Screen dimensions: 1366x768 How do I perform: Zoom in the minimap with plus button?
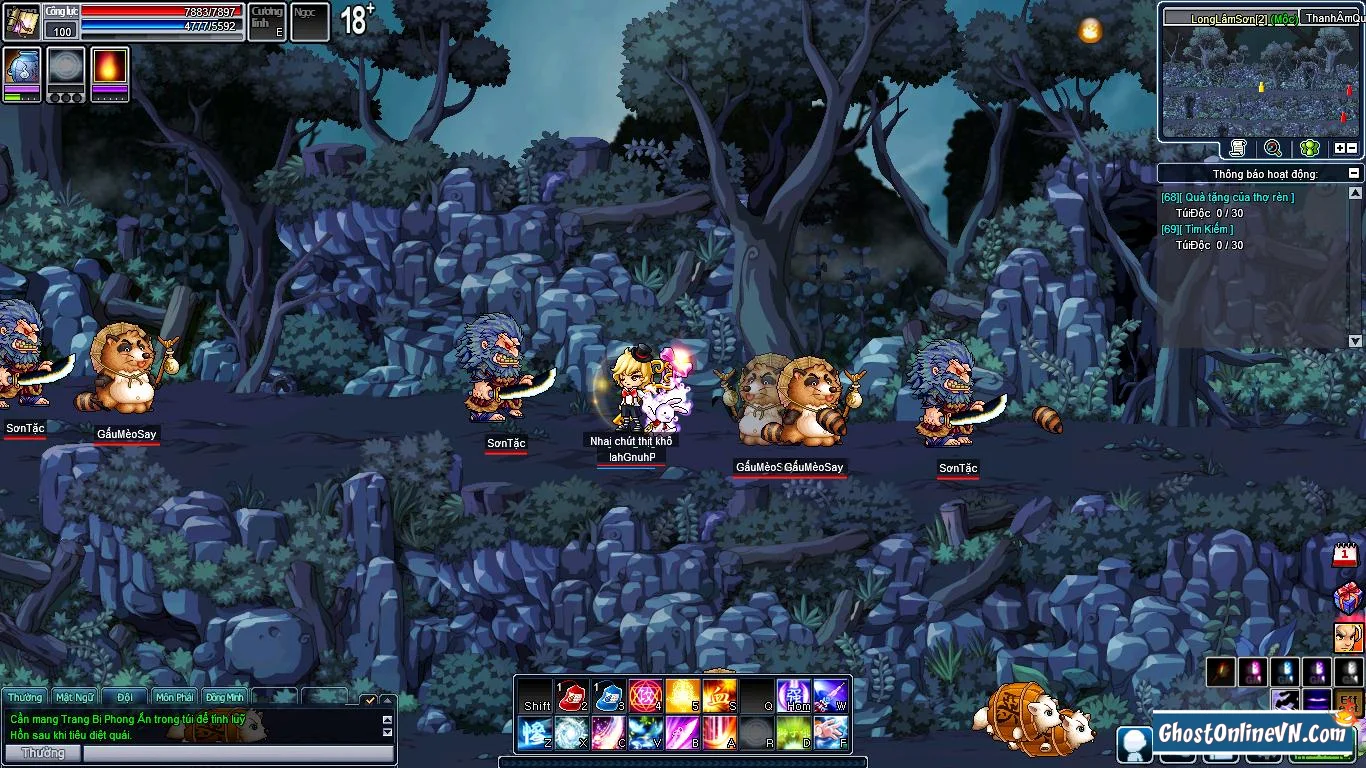[x=1340, y=148]
